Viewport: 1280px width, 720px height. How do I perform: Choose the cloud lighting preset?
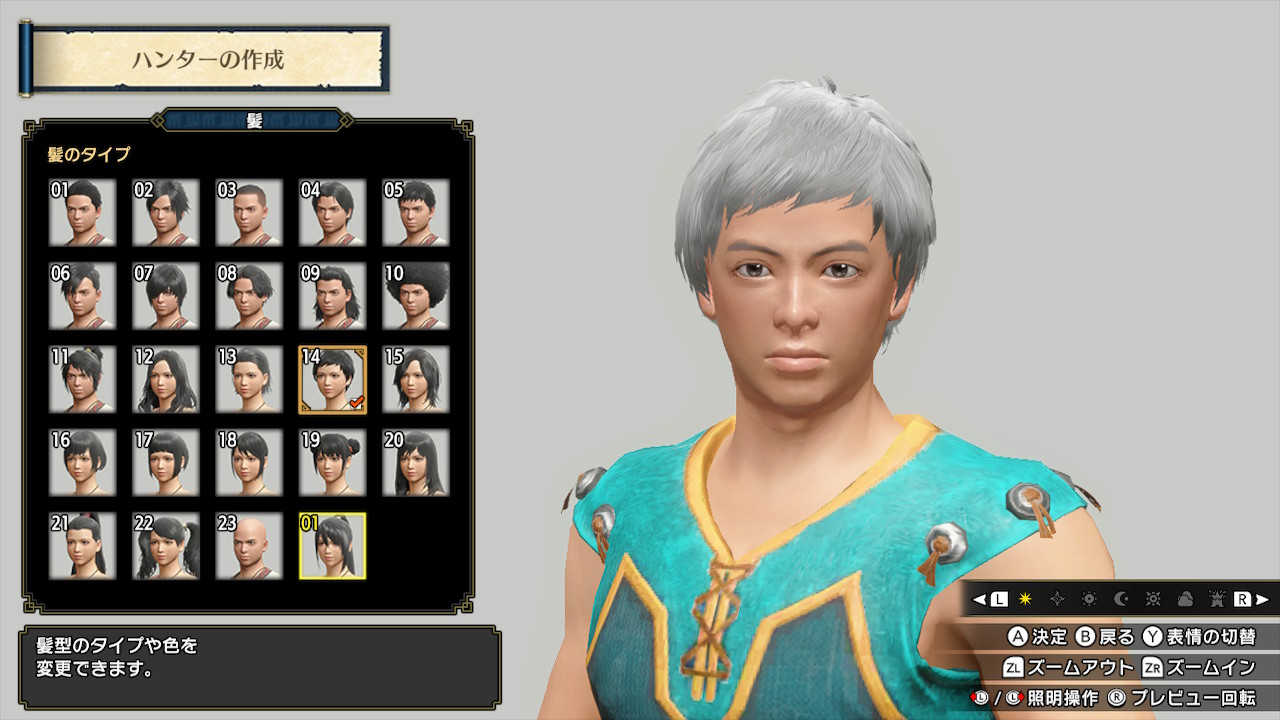point(1185,599)
